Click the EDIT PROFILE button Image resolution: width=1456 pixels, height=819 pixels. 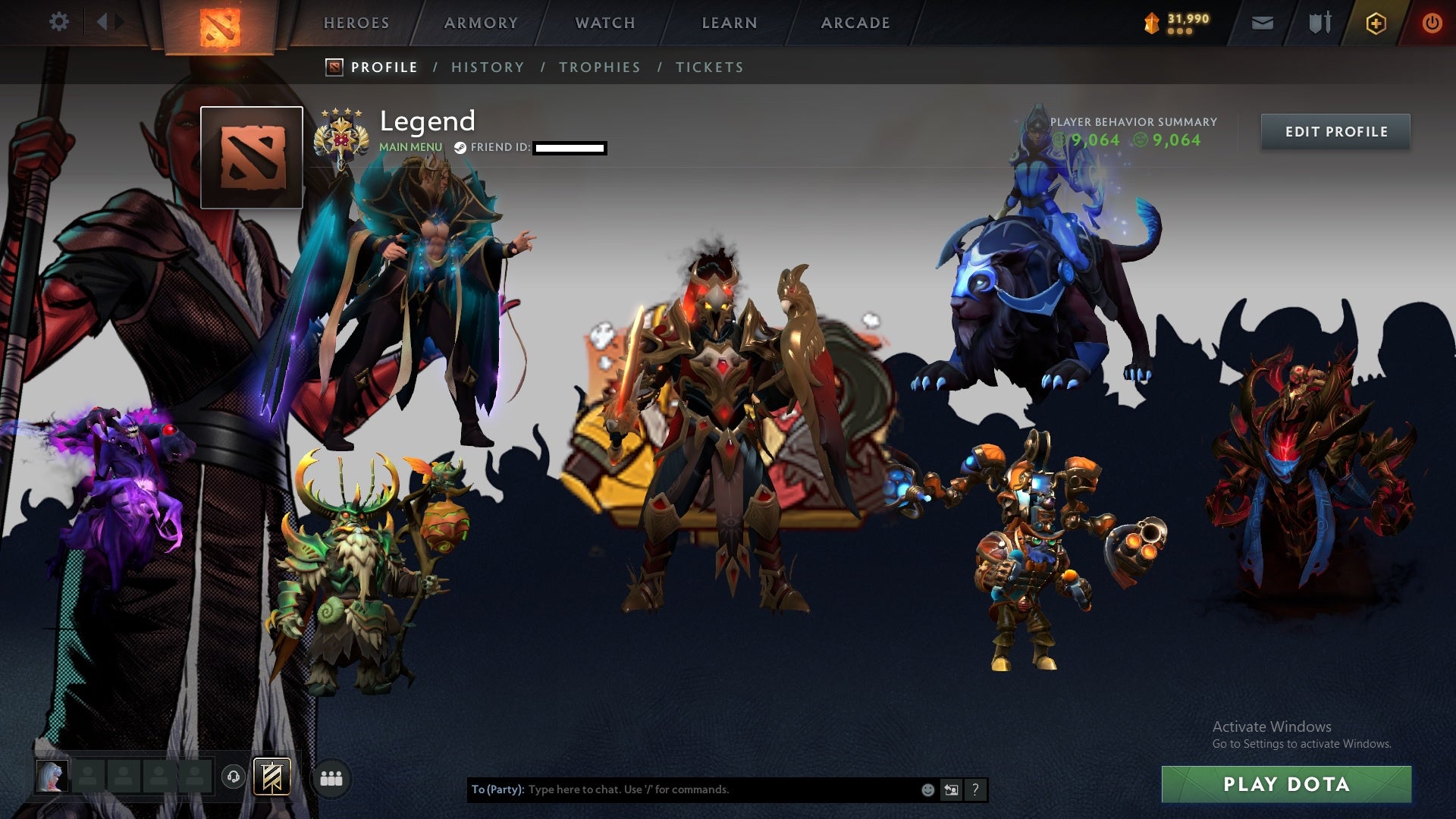coord(1335,131)
